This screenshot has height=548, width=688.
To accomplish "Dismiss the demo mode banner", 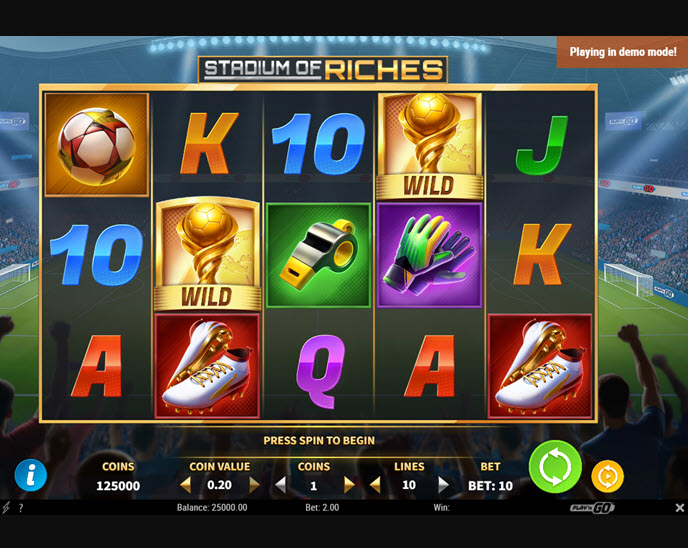I will click(x=622, y=52).
